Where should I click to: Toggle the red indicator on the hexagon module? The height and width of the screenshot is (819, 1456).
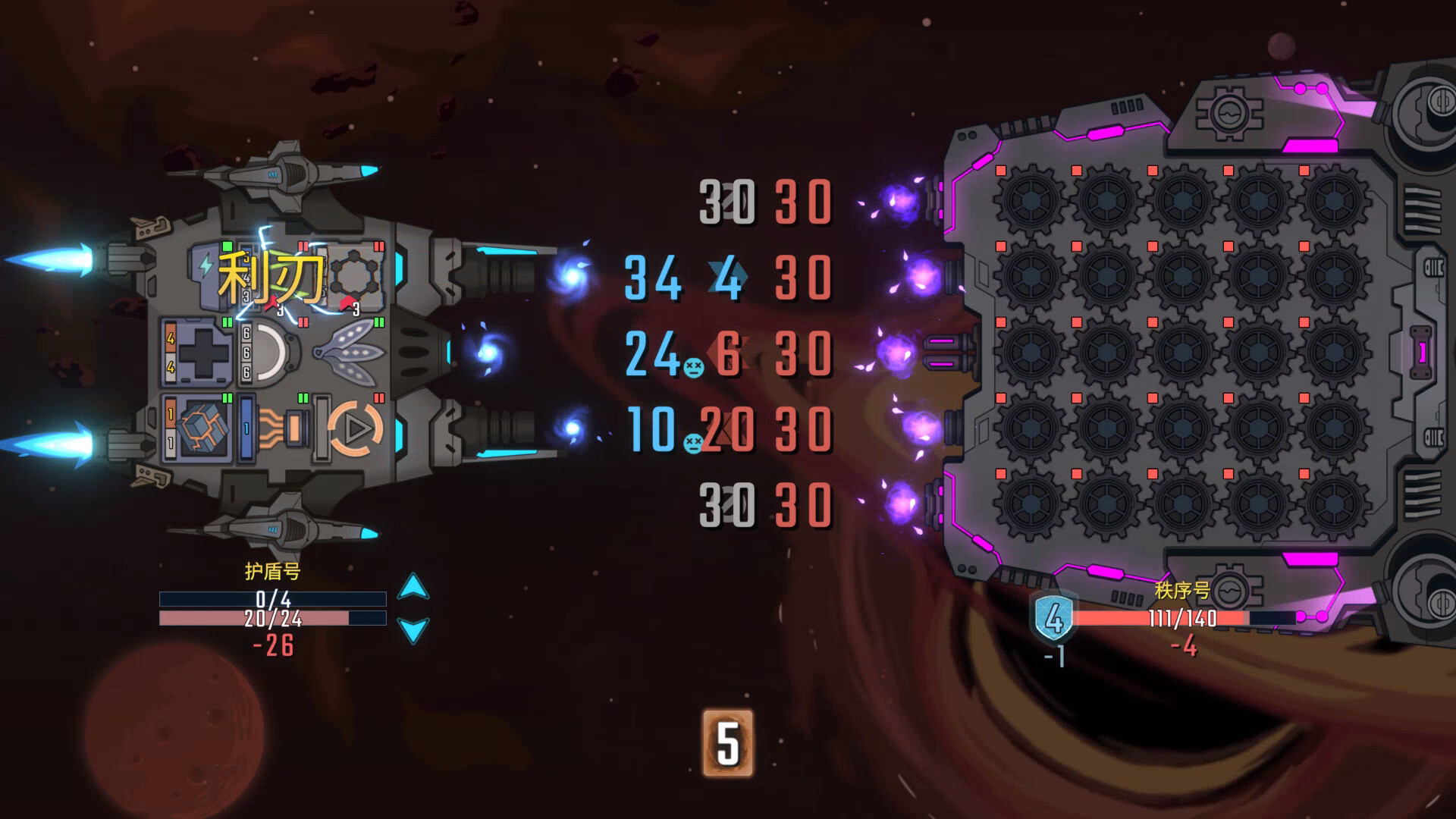pyautogui.click(x=378, y=247)
